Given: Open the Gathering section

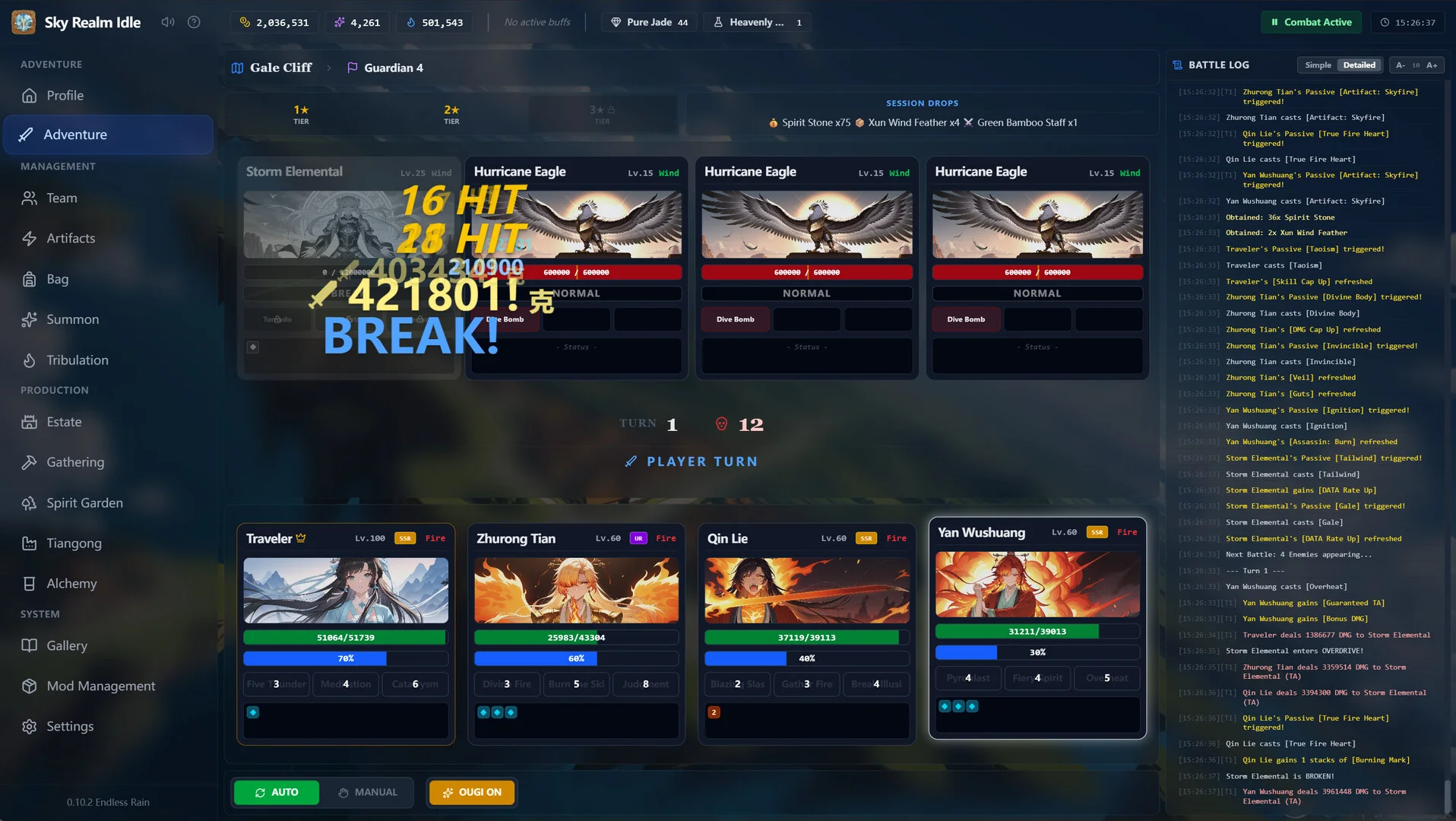Looking at the screenshot, I should point(75,462).
